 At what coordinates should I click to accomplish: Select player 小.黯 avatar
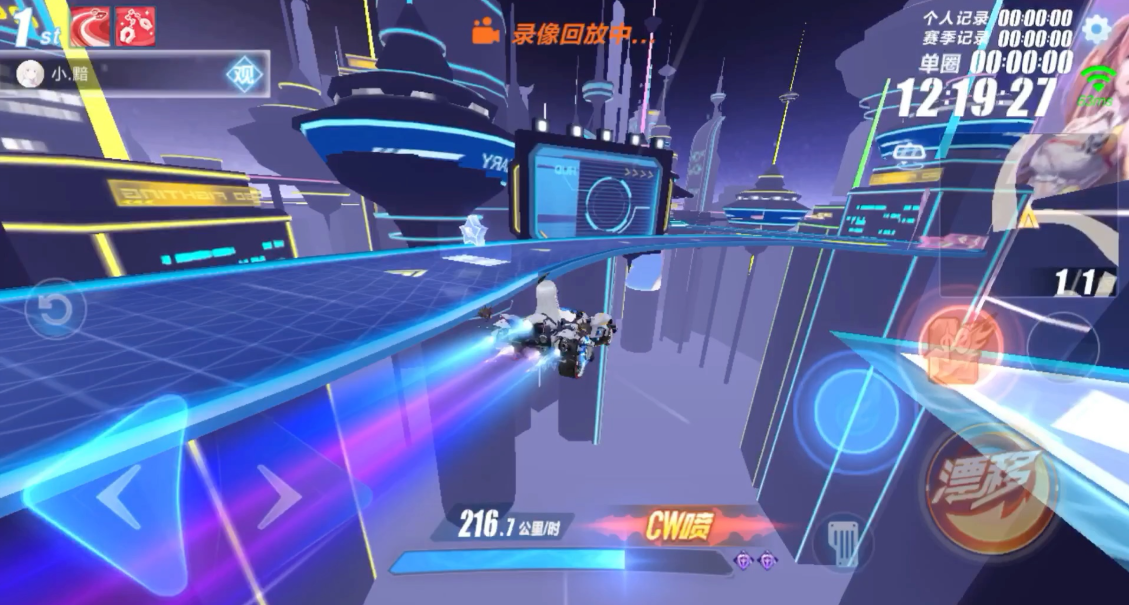click(x=31, y=74)
